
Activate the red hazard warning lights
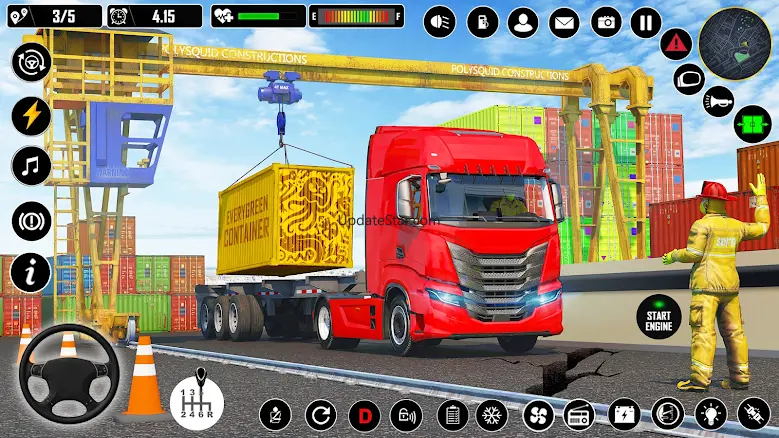click(x=676, y=44)
